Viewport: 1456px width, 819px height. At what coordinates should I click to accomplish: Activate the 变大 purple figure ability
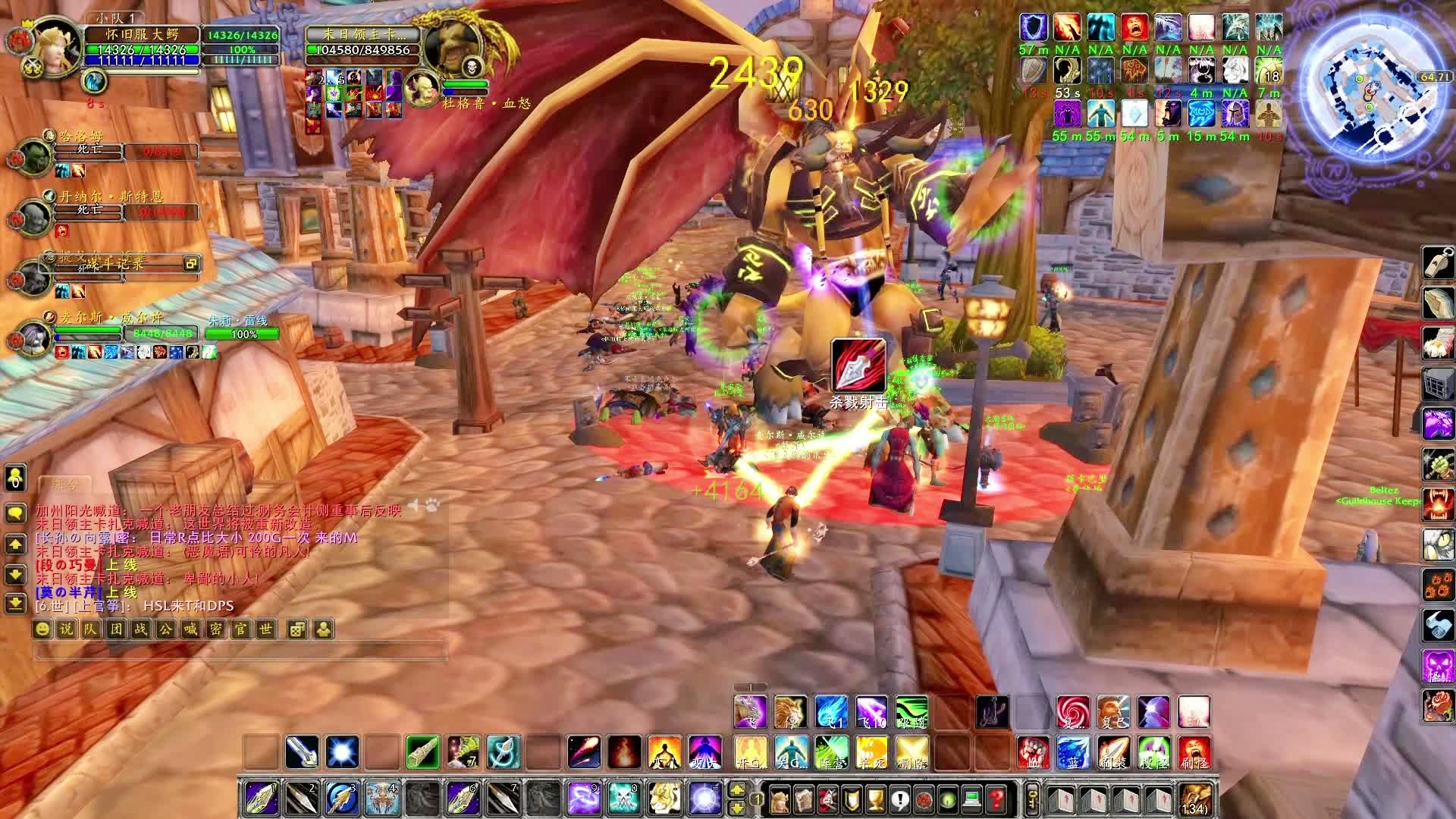[x=704, y=752]
